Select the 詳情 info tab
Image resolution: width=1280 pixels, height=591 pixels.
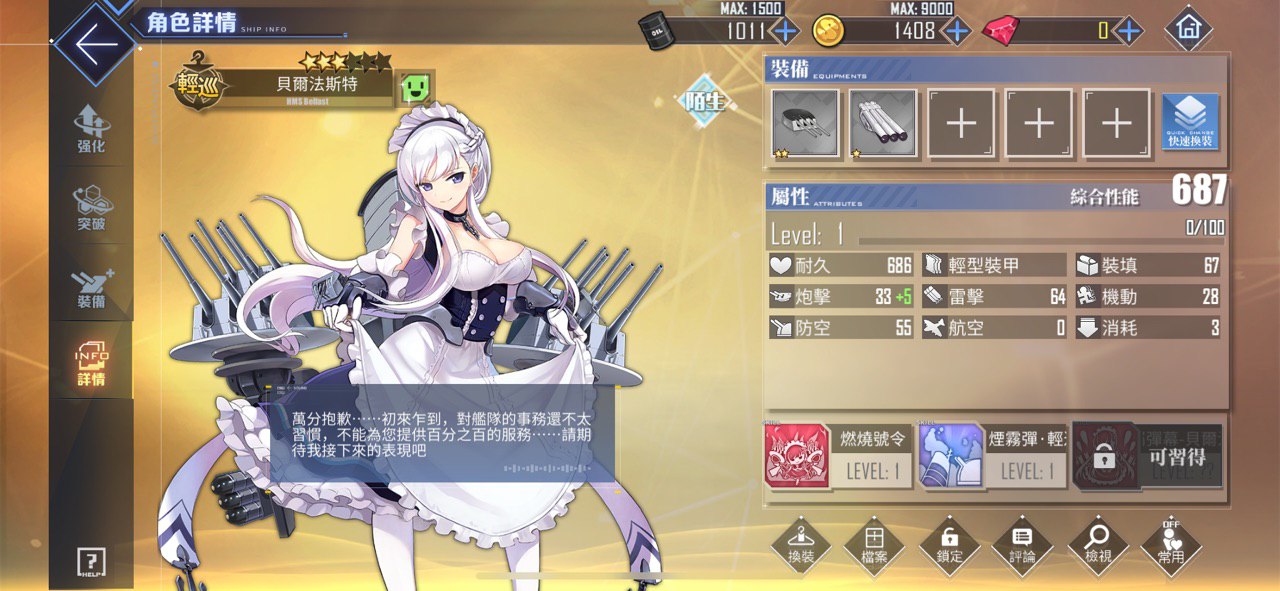(91, 362)
